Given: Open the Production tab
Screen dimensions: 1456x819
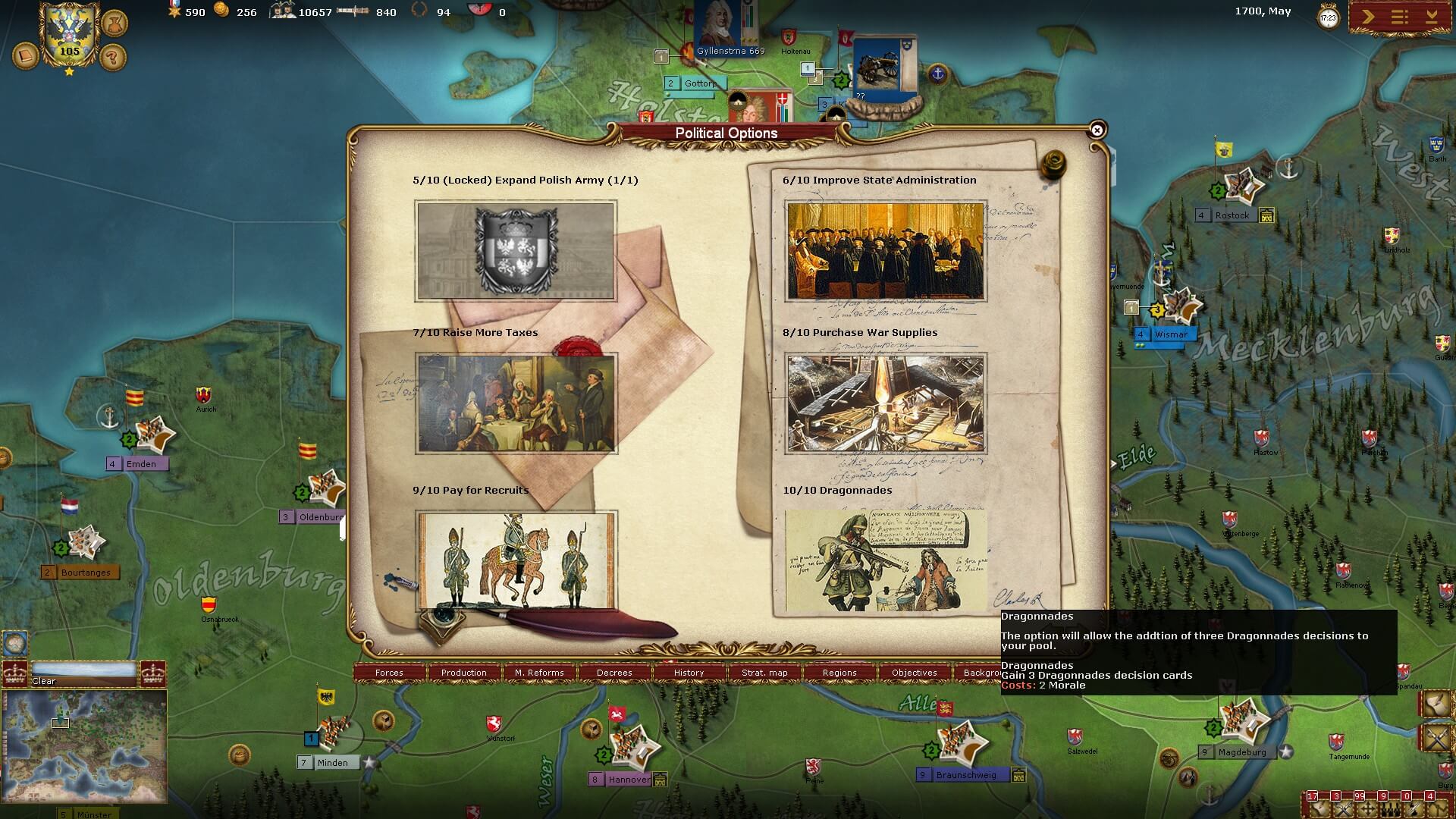Looking at the screenshot, I should click(464, 673).
